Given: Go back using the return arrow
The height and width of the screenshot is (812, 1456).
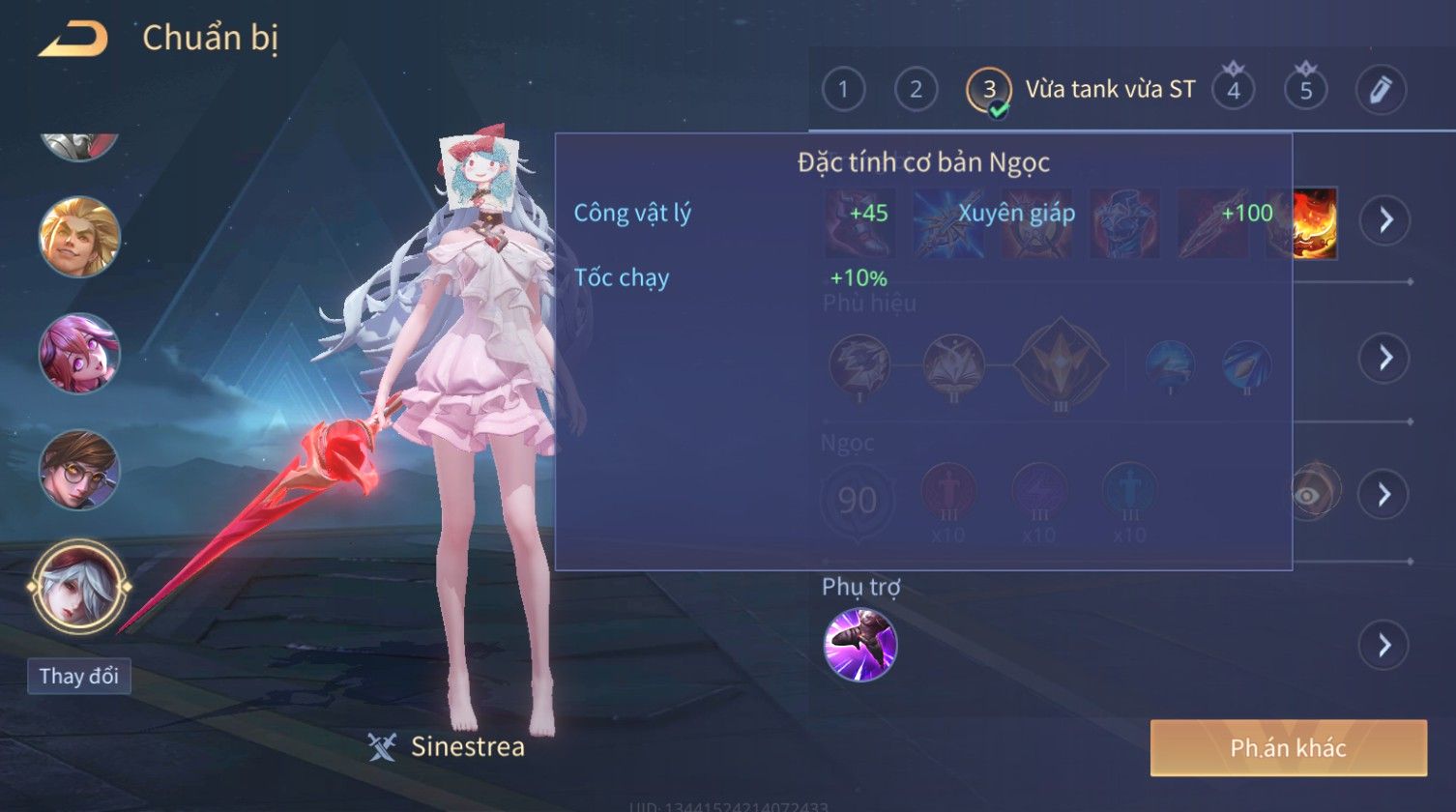Looking at the screenshot, I should [73, 39].
